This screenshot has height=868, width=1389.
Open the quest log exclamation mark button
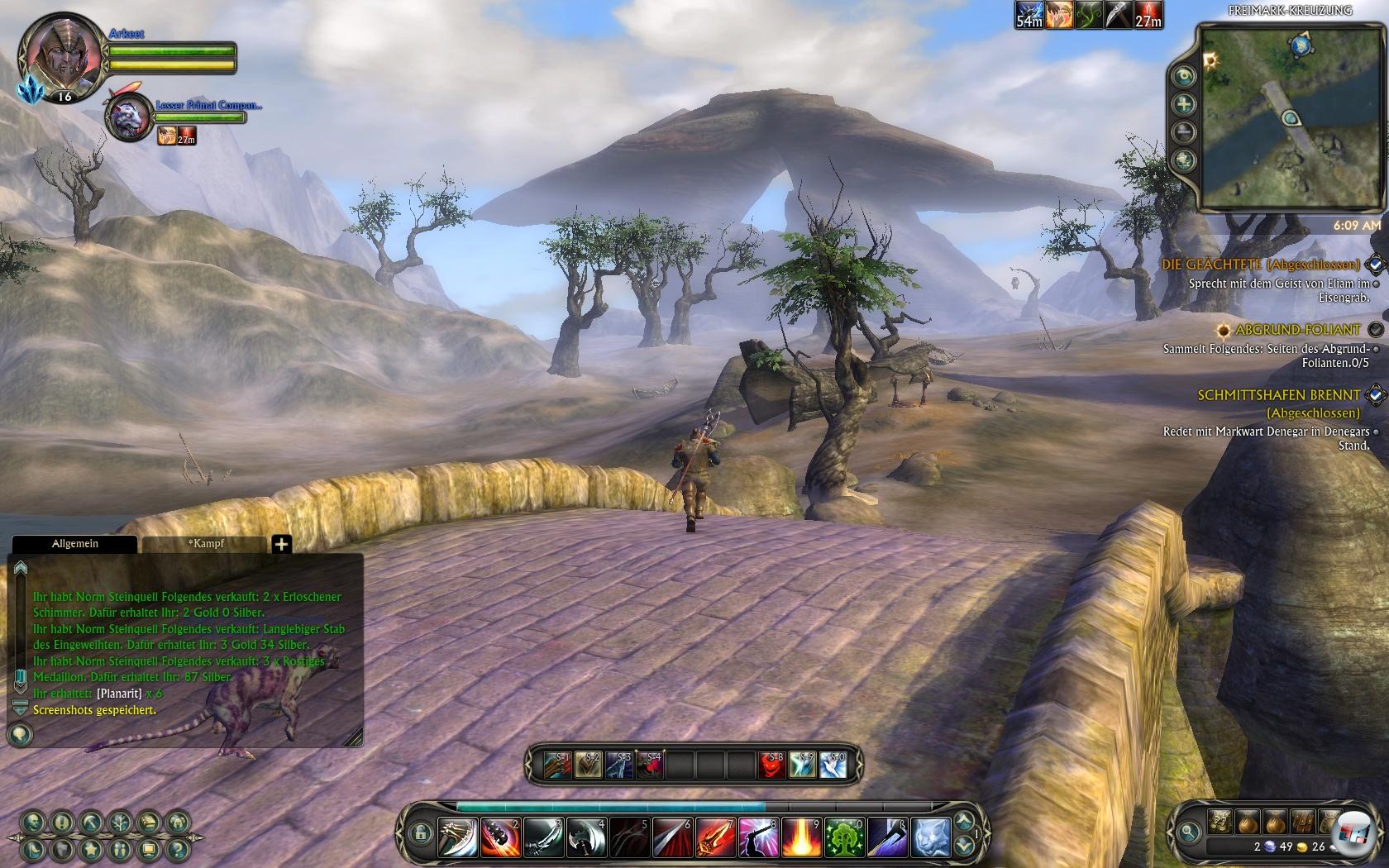pyautogui.click(x=62, y=823)
